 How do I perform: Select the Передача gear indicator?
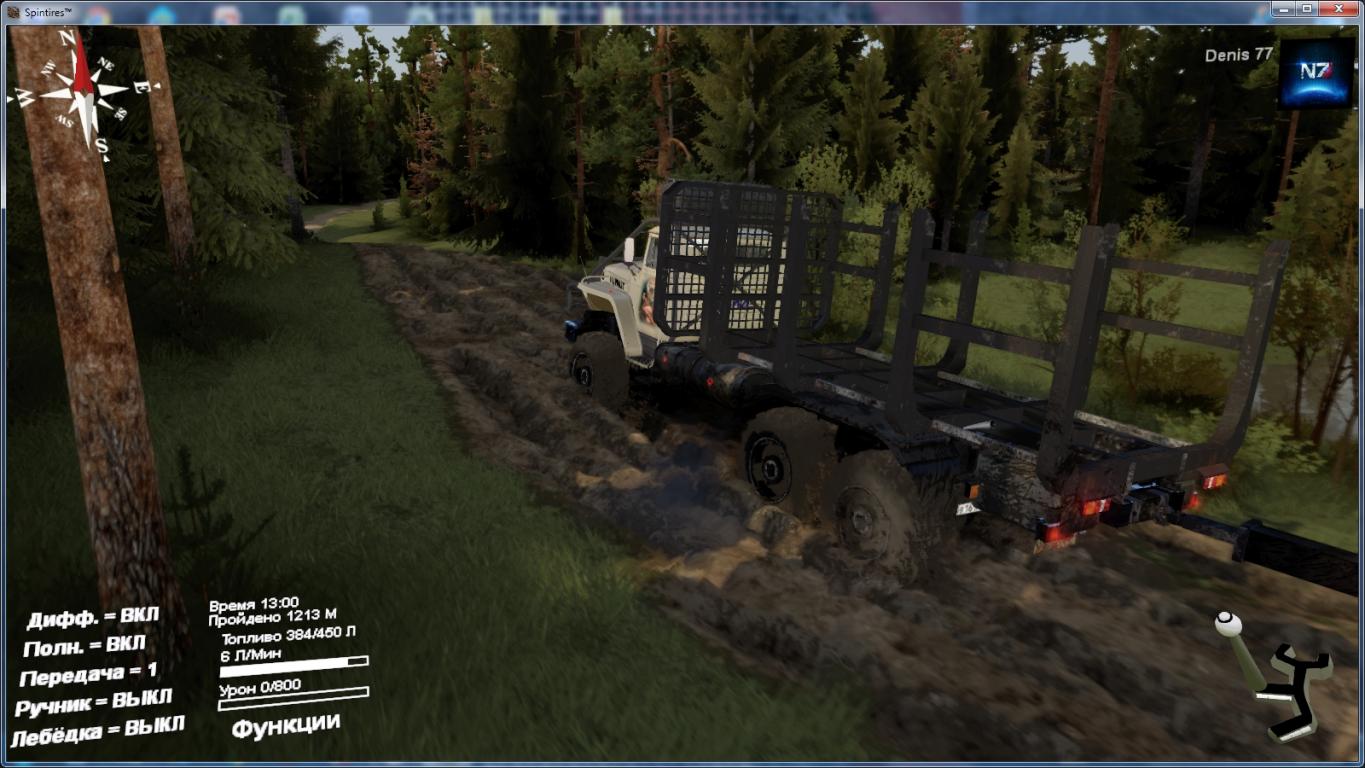coord(88,674)
